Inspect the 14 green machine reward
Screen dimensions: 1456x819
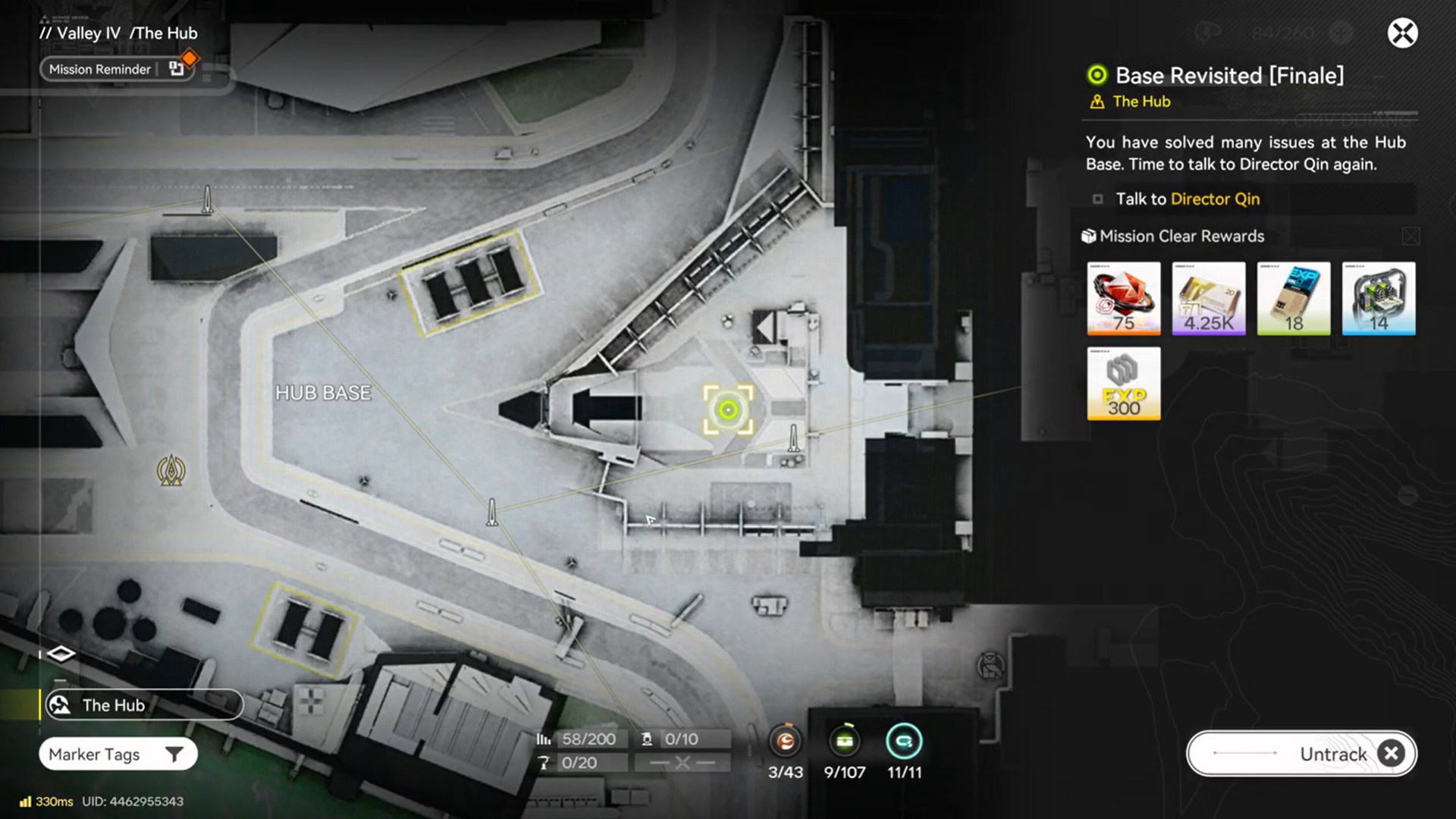(x=1379, y=299)
